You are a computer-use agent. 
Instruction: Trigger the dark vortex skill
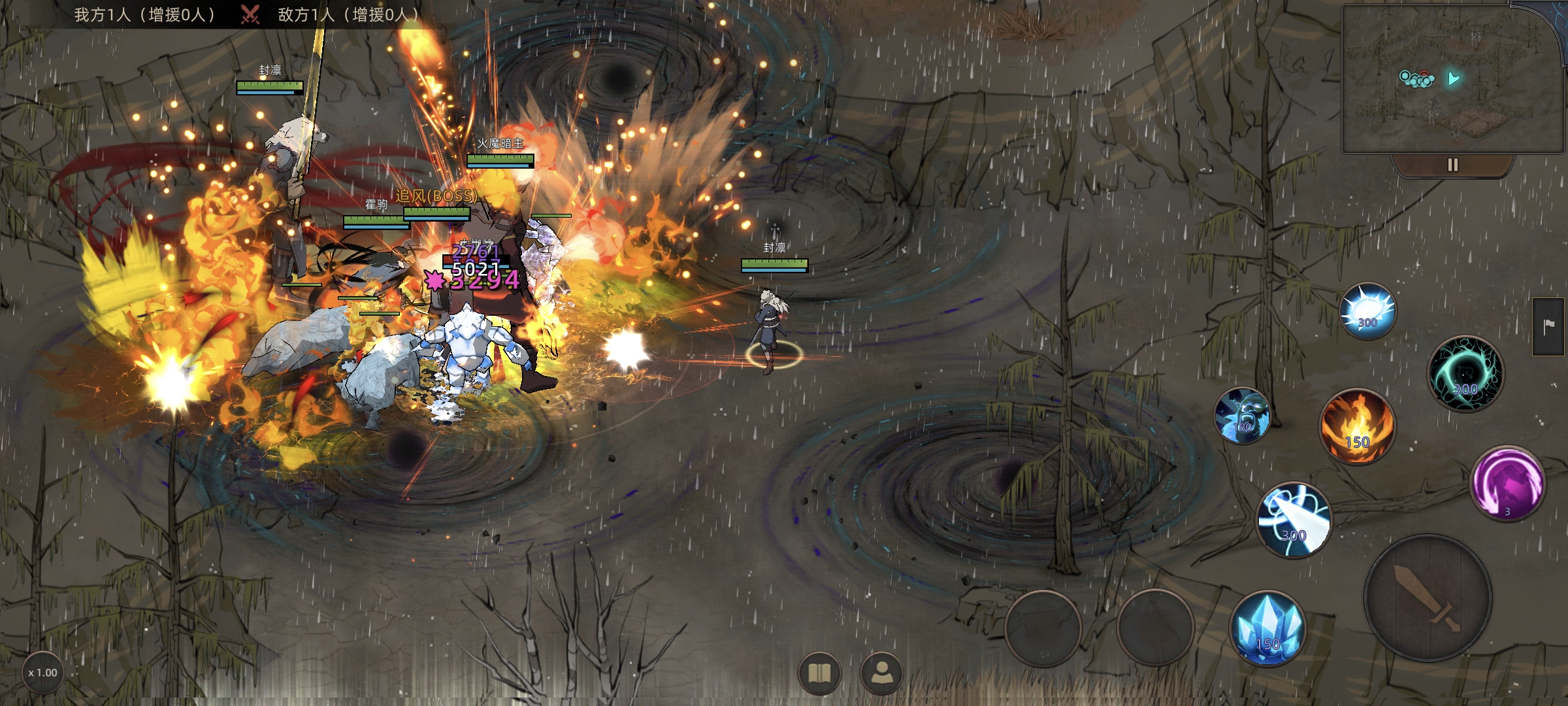point(1465,373)
